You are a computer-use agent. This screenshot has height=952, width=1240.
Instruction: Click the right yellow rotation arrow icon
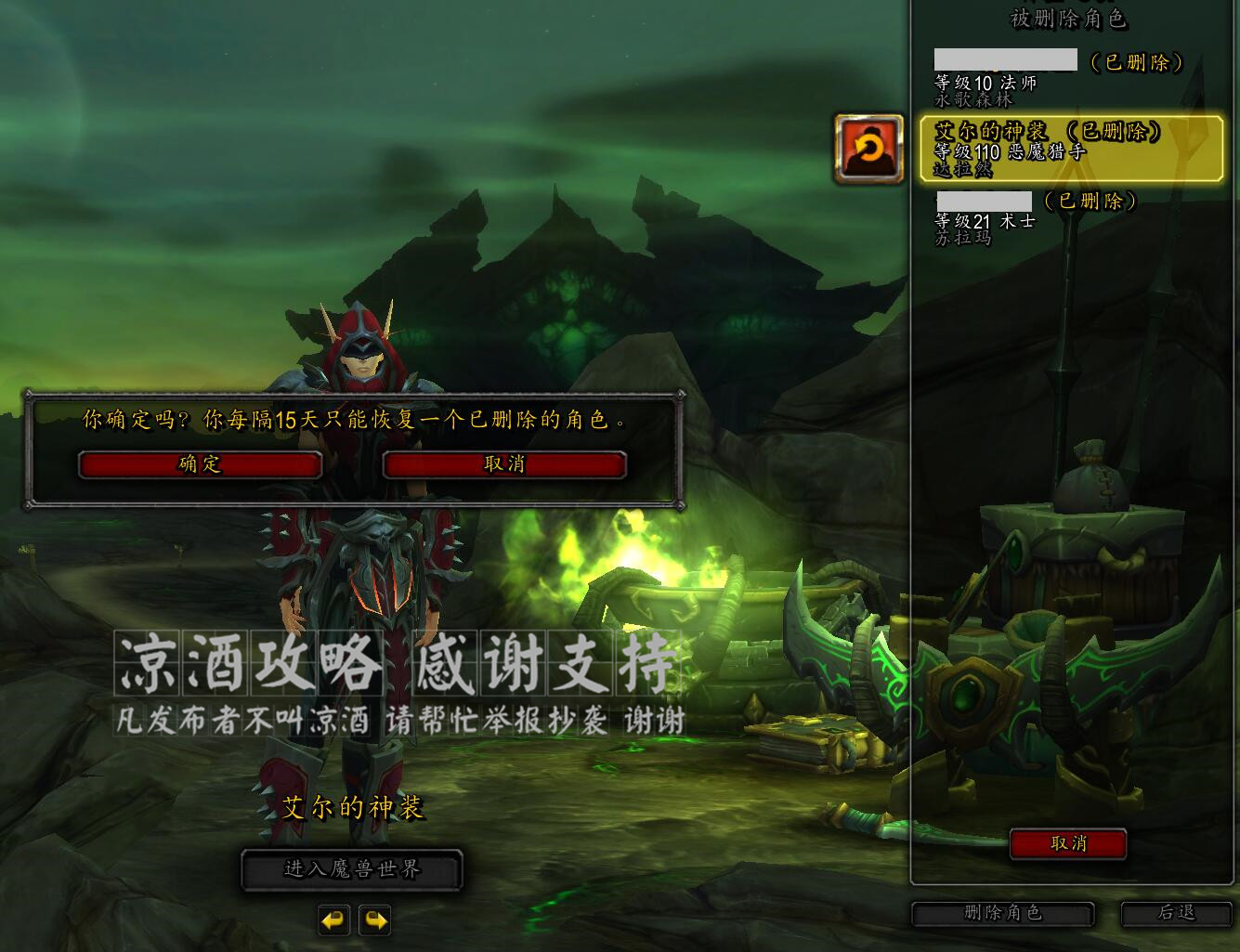coord(375,921)
